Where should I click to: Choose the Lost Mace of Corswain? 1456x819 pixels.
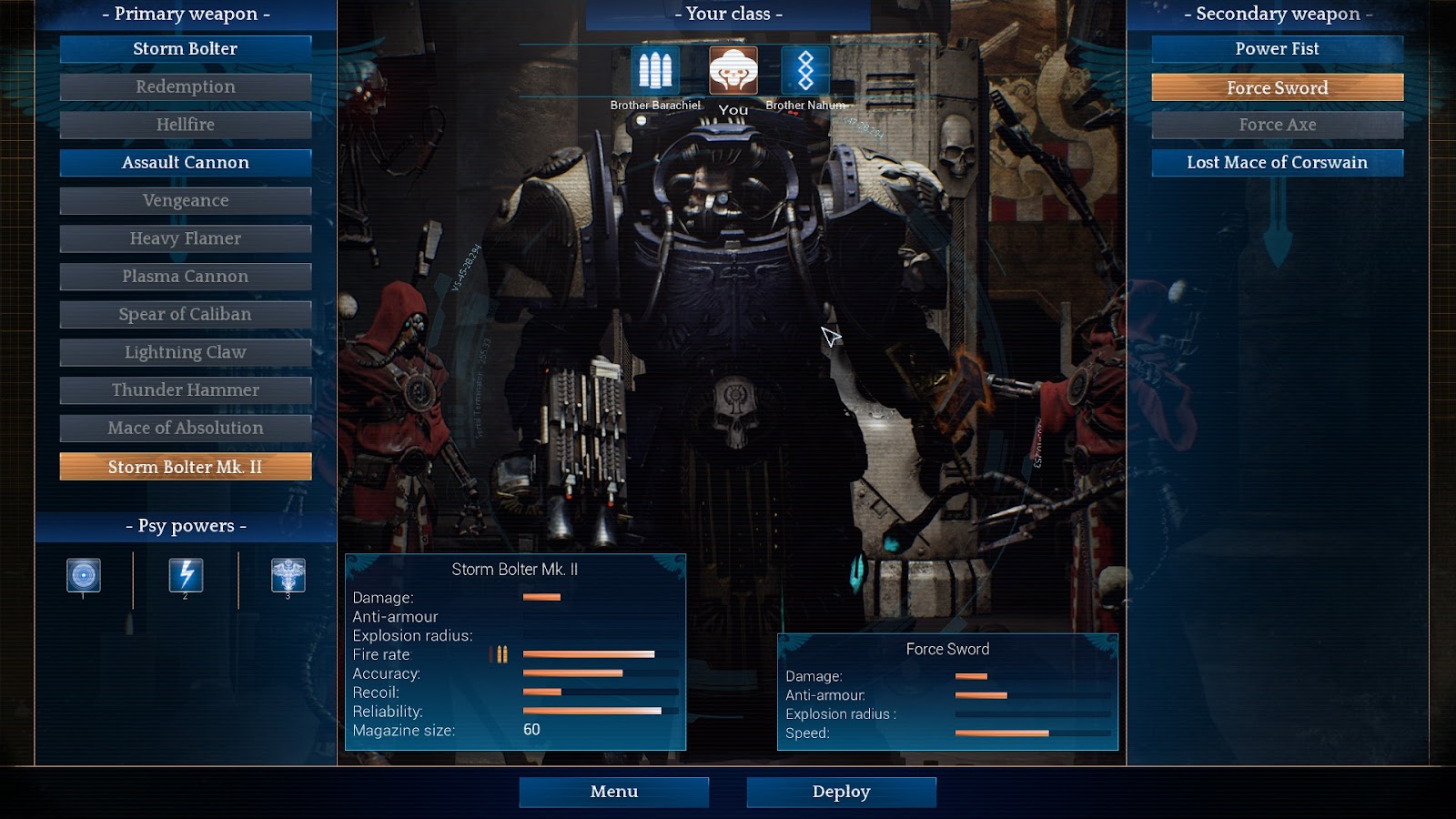click(1277, 163)
